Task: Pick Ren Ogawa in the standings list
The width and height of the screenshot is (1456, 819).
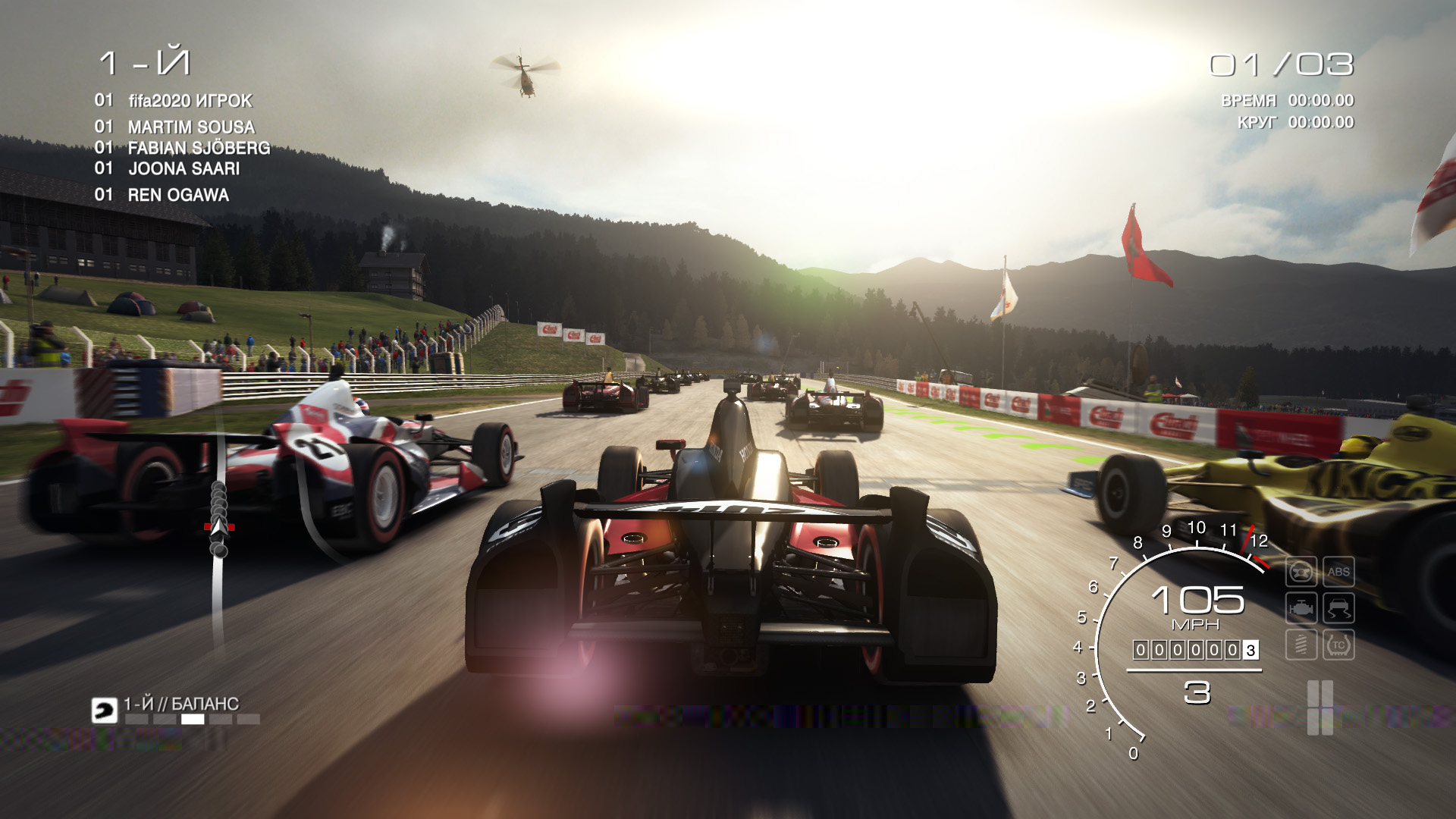Action: tap(177, 195)
